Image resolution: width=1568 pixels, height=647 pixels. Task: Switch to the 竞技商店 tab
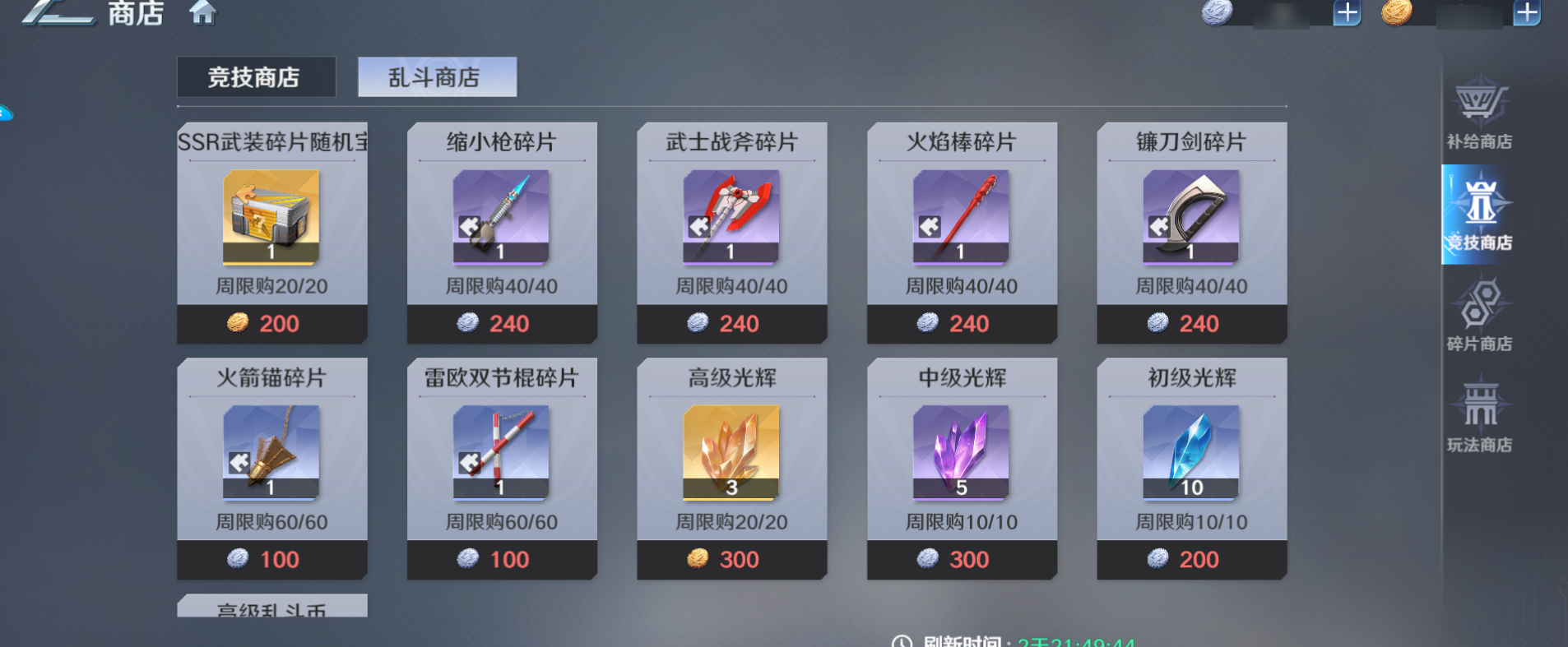tap(256, 76)
